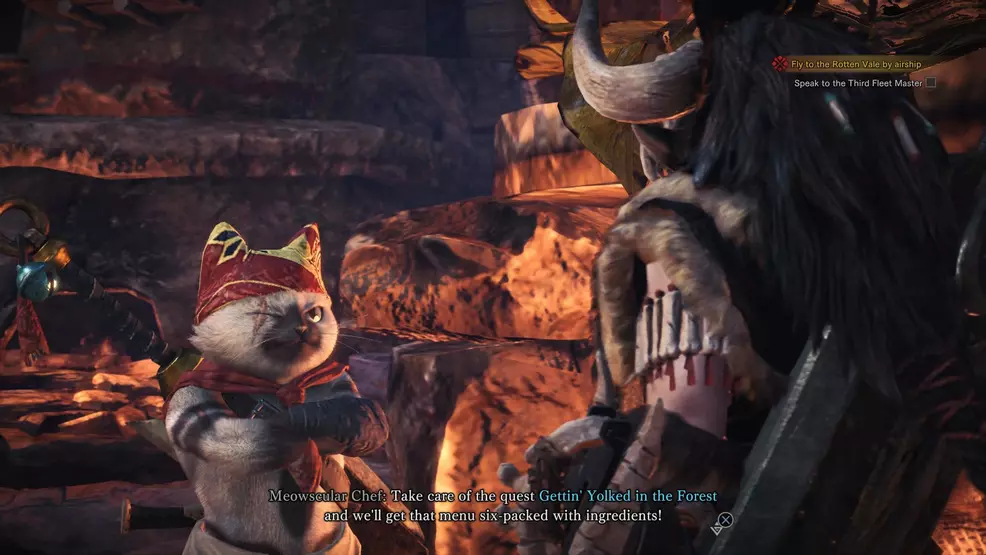Viewport: 986px width, 555px height.
Task: Click the red quest icon in the tracker
Action: [779, 64]
